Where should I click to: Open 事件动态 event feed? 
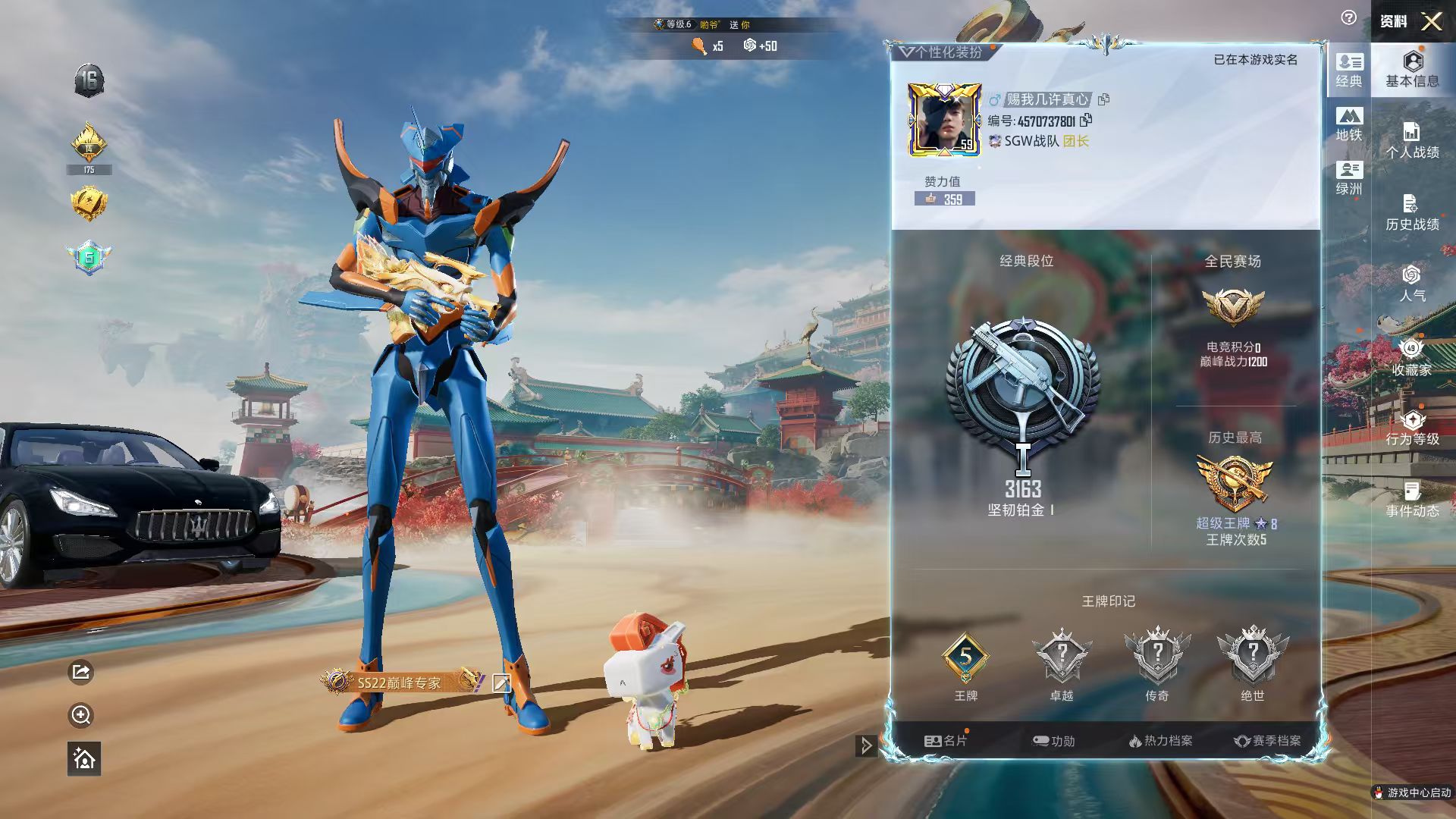(1412, 500)
